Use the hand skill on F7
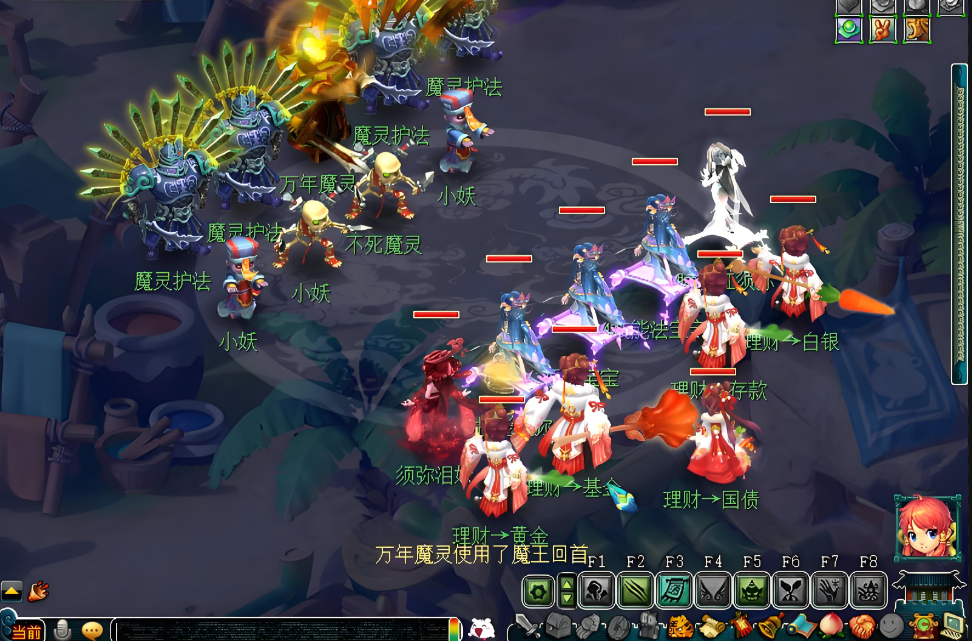Screen dimensions: 972x641 click(x=829, y=591)
